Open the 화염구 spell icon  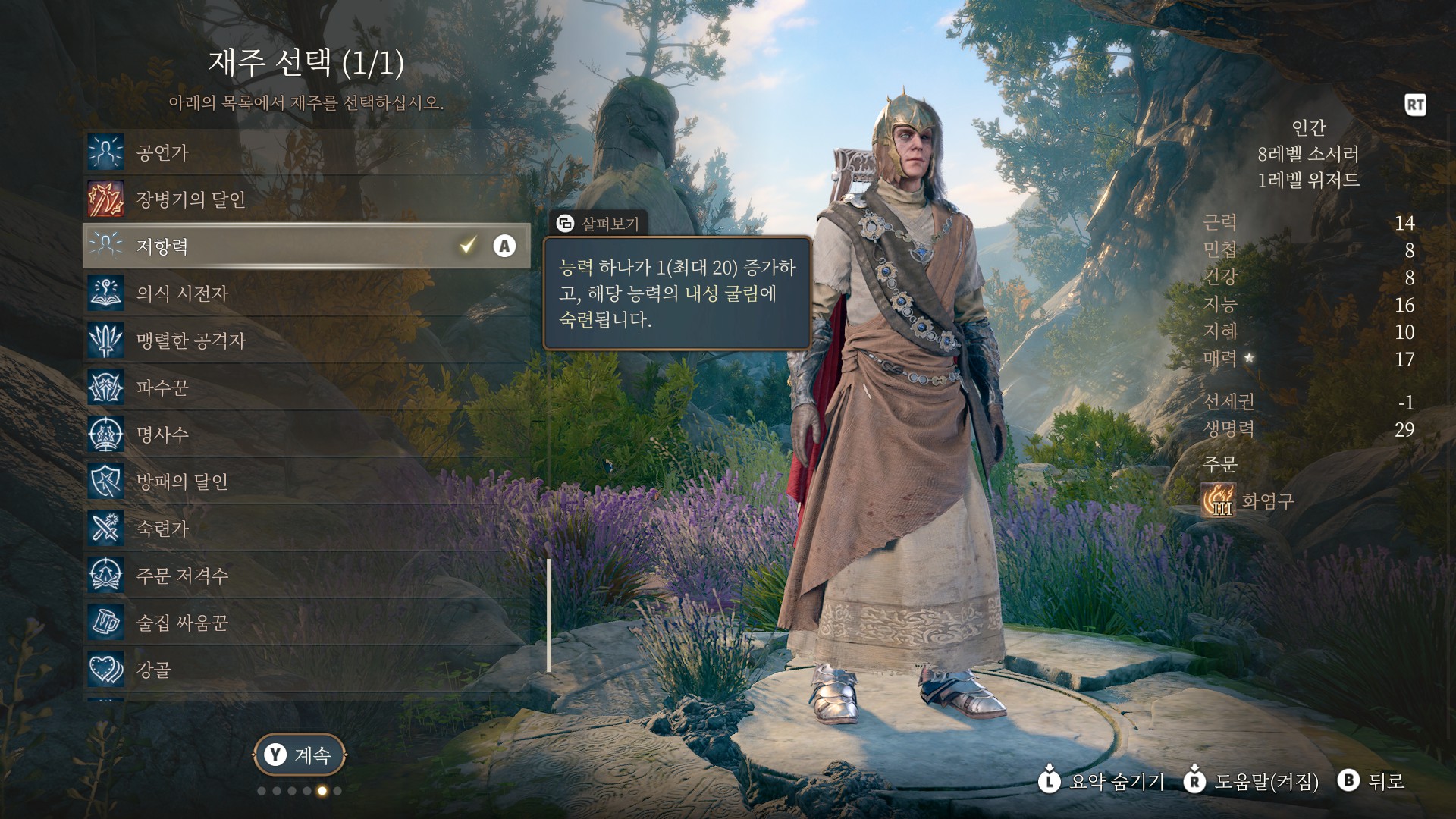[x=1218, y=500]
